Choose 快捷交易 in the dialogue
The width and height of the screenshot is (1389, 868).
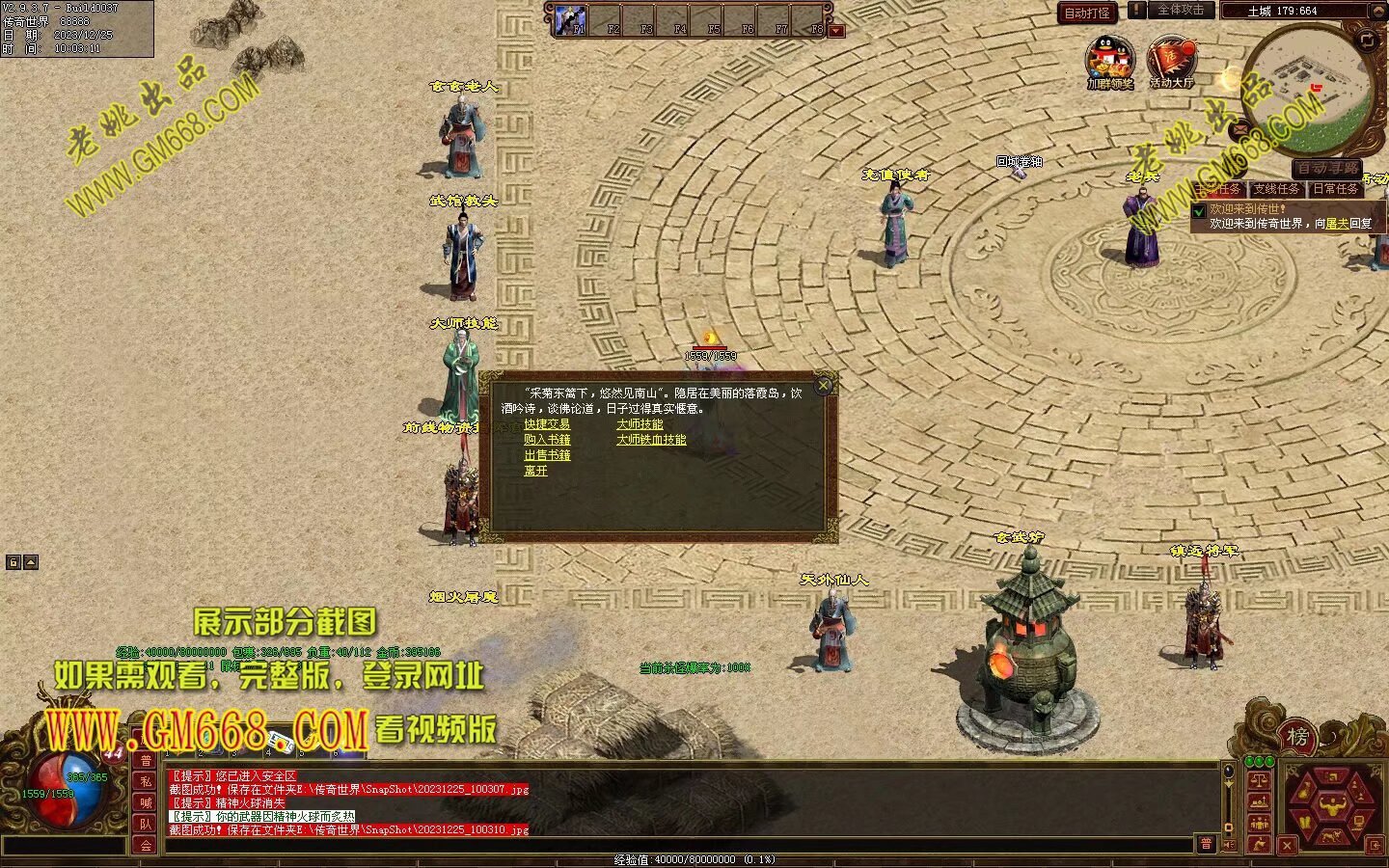click(x=547, y=424)
